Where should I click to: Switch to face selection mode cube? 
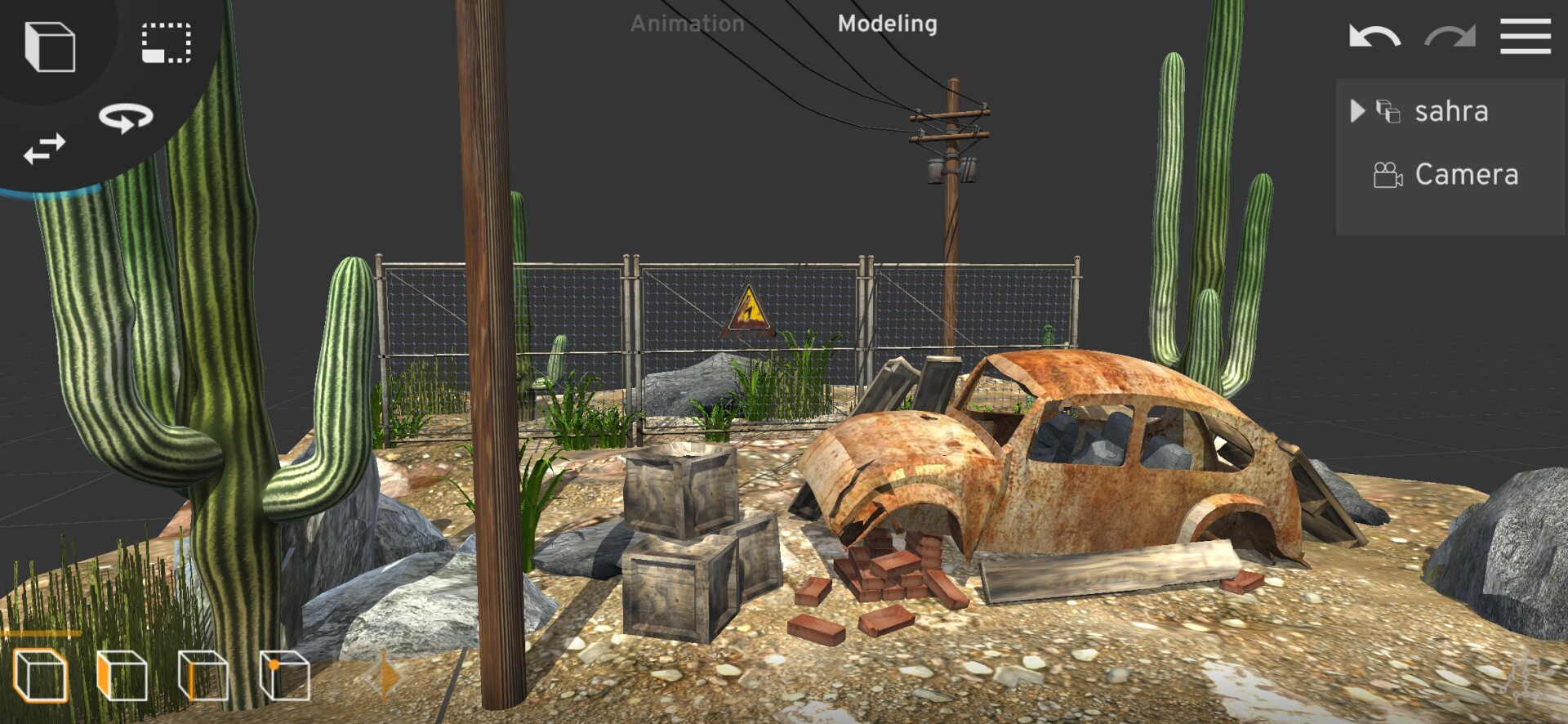(122, 676)
